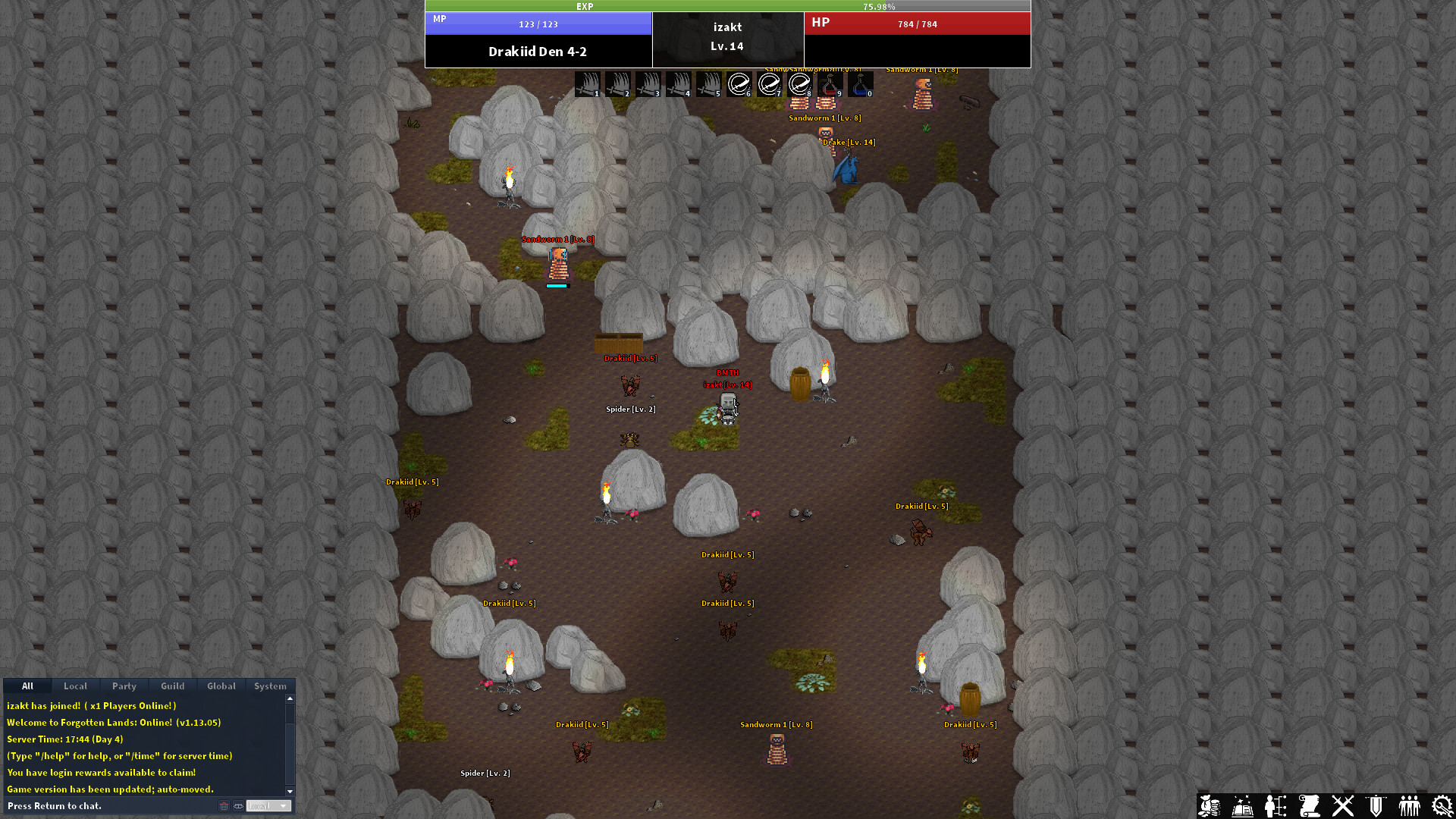Switch to the System chat tab

(270, 686)
